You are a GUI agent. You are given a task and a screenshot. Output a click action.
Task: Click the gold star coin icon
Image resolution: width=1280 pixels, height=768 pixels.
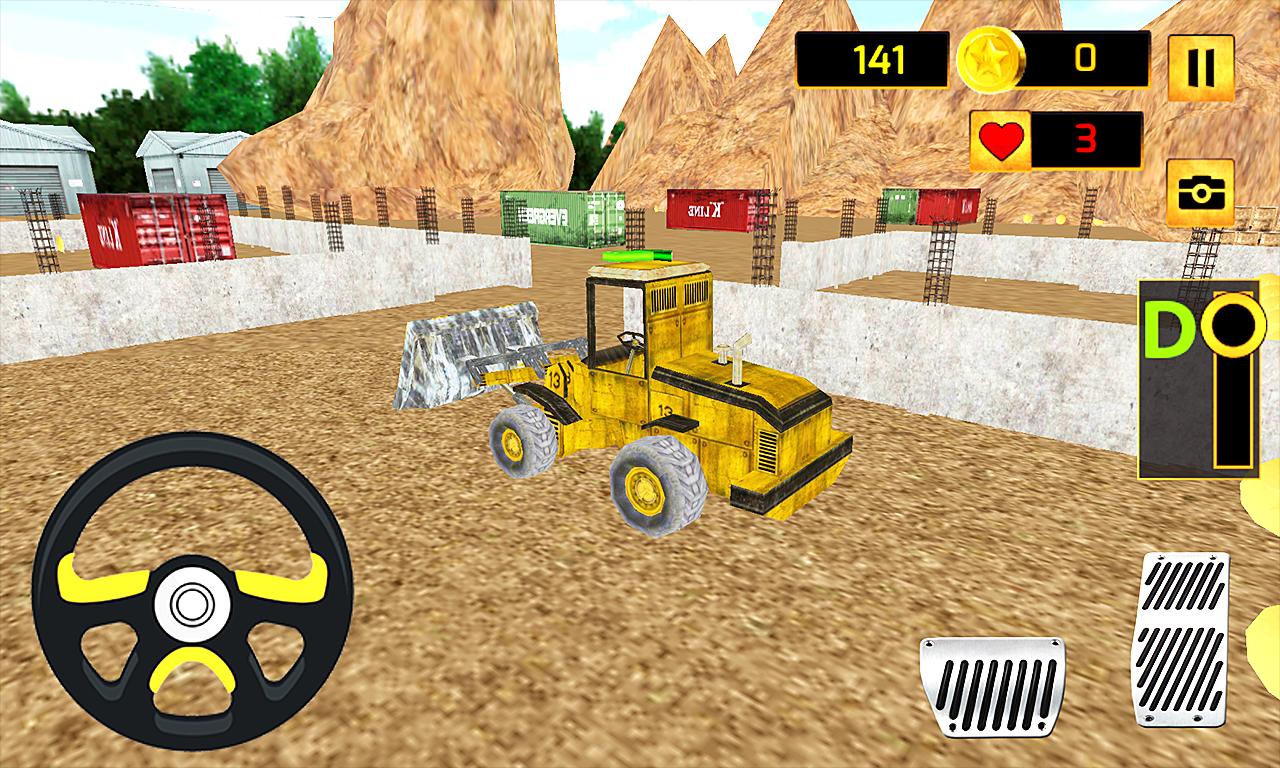pyautogui.click(x=990, y=62)
